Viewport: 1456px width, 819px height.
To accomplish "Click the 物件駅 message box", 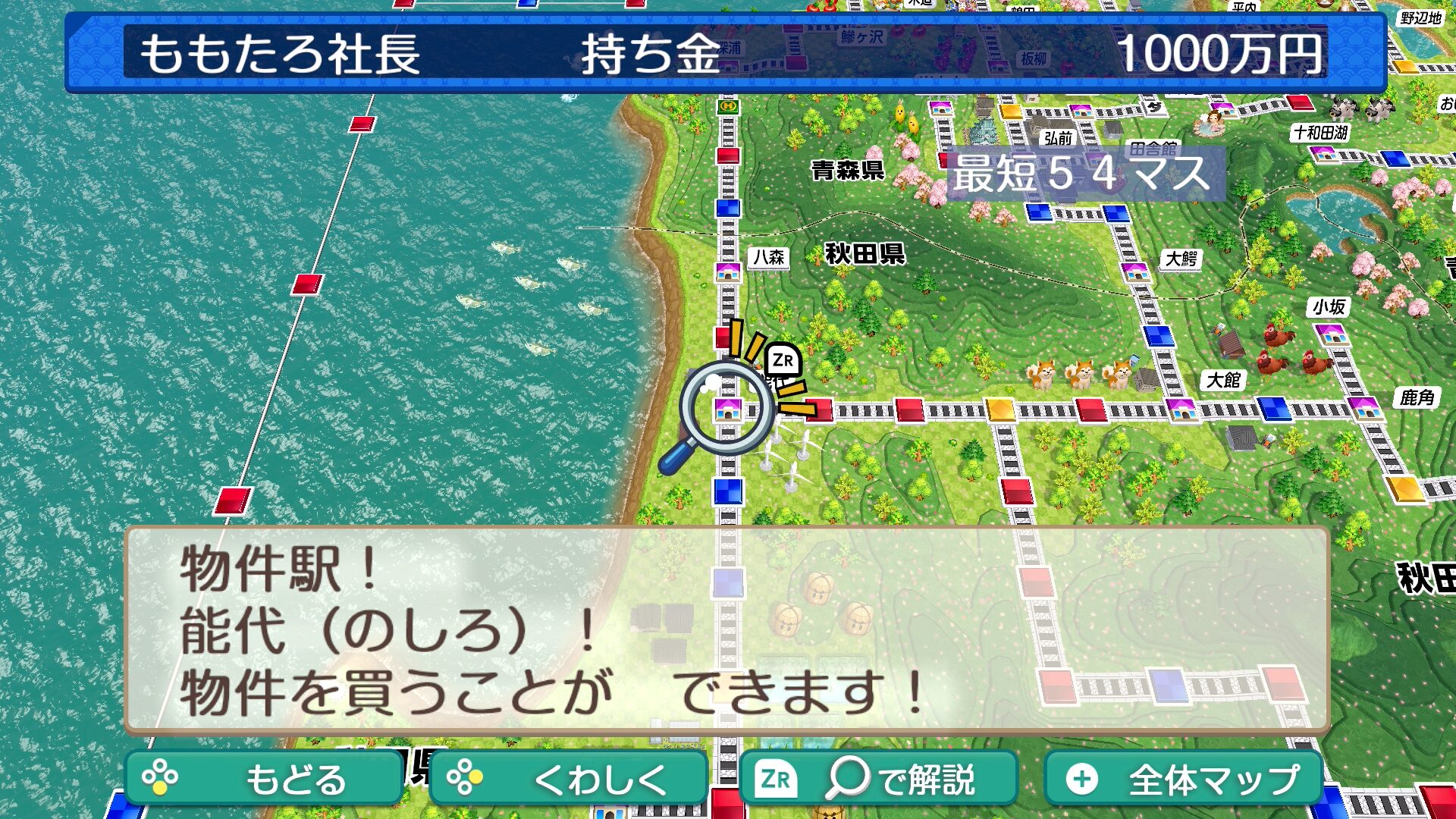I will point(726,631).
